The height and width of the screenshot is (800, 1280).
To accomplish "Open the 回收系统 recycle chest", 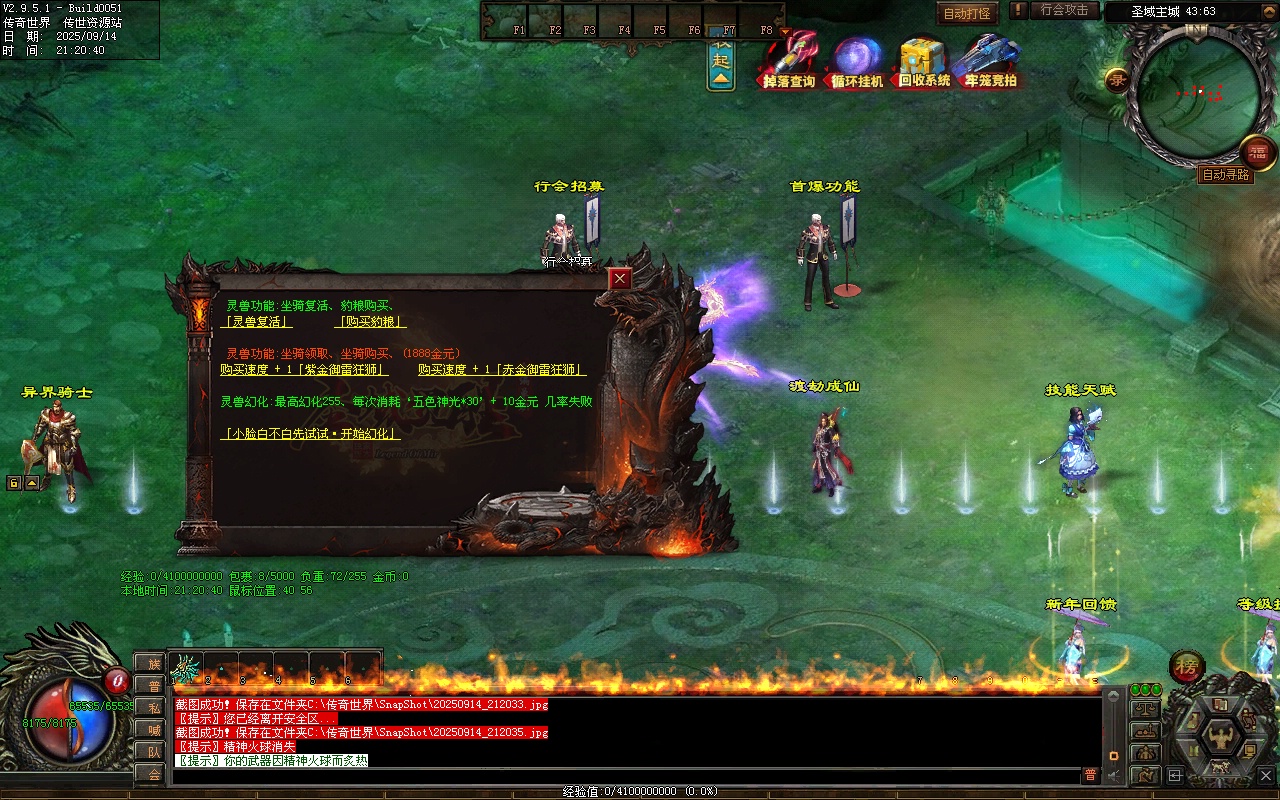I will pos(924,60).
